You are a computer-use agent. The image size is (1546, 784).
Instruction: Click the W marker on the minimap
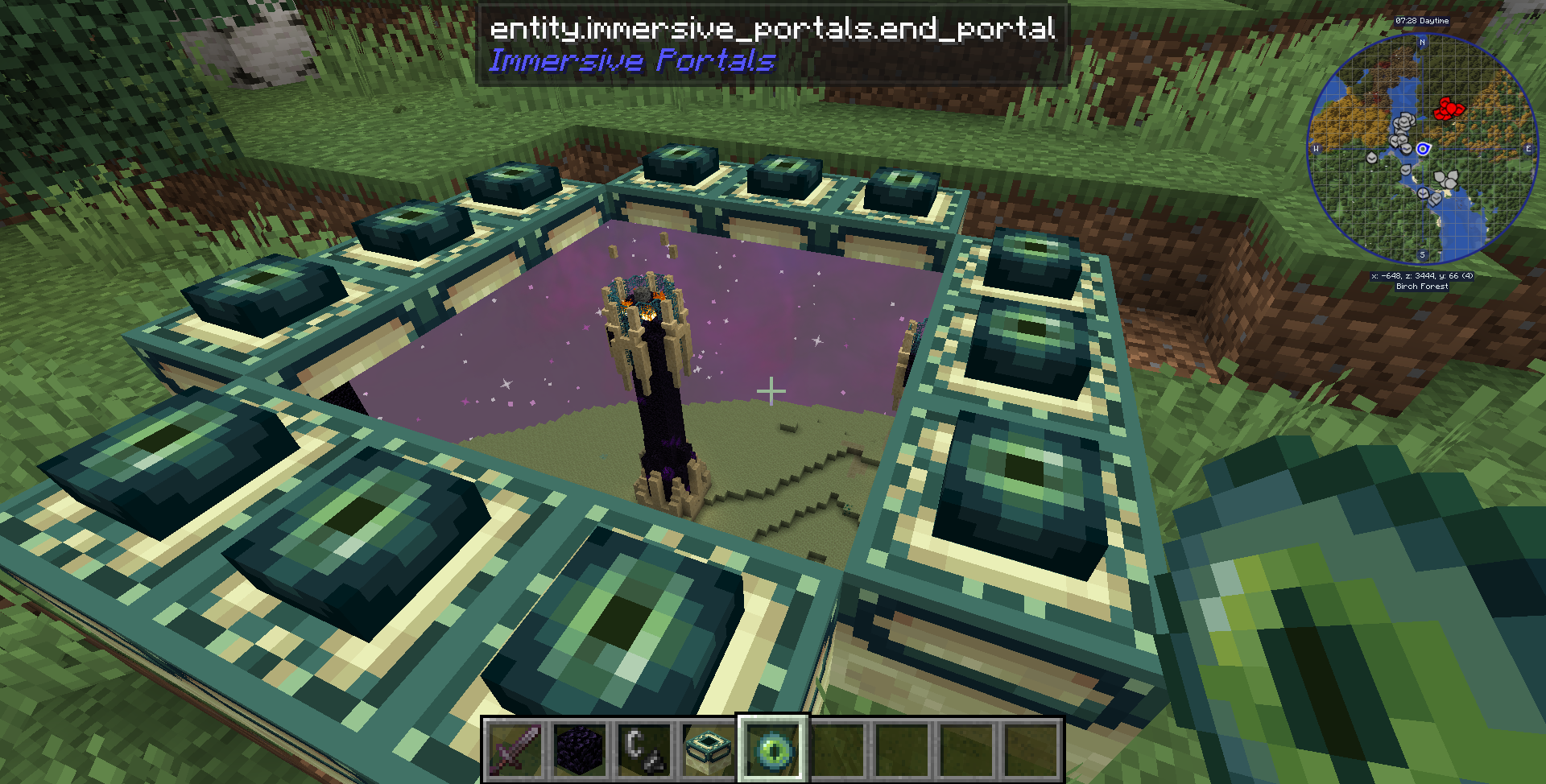point(1316,149)
